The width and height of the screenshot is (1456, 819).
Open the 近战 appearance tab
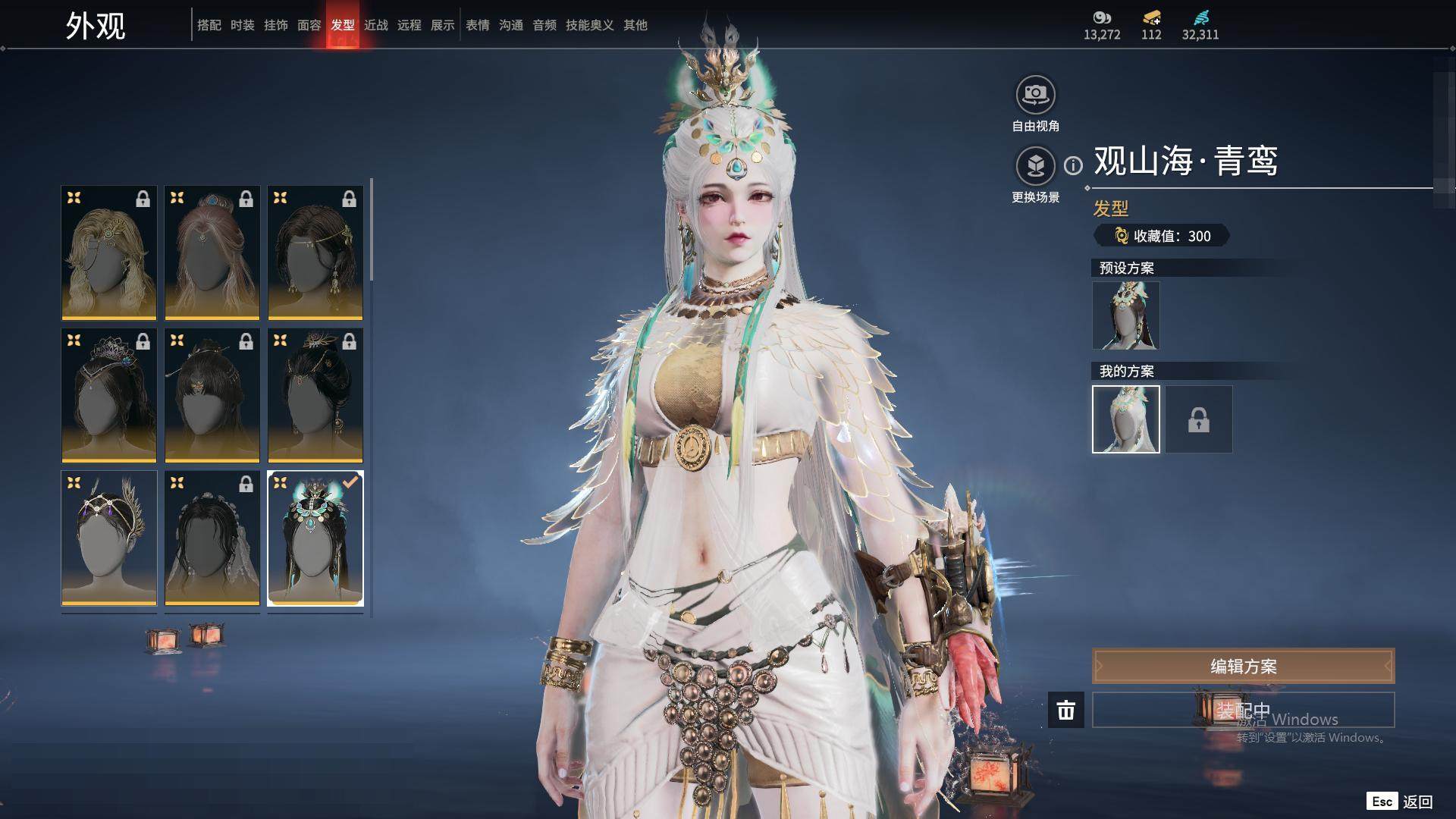pos(376,25)
